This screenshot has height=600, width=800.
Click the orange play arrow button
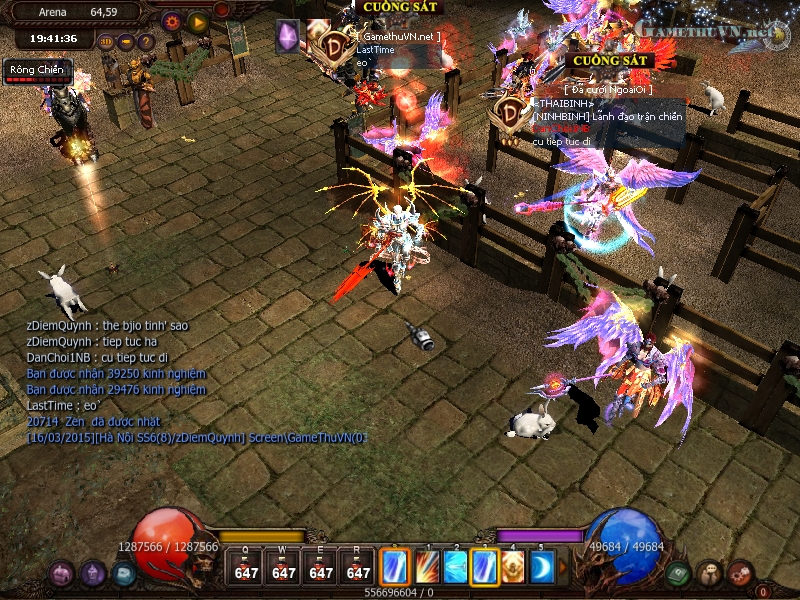[198, 20]
